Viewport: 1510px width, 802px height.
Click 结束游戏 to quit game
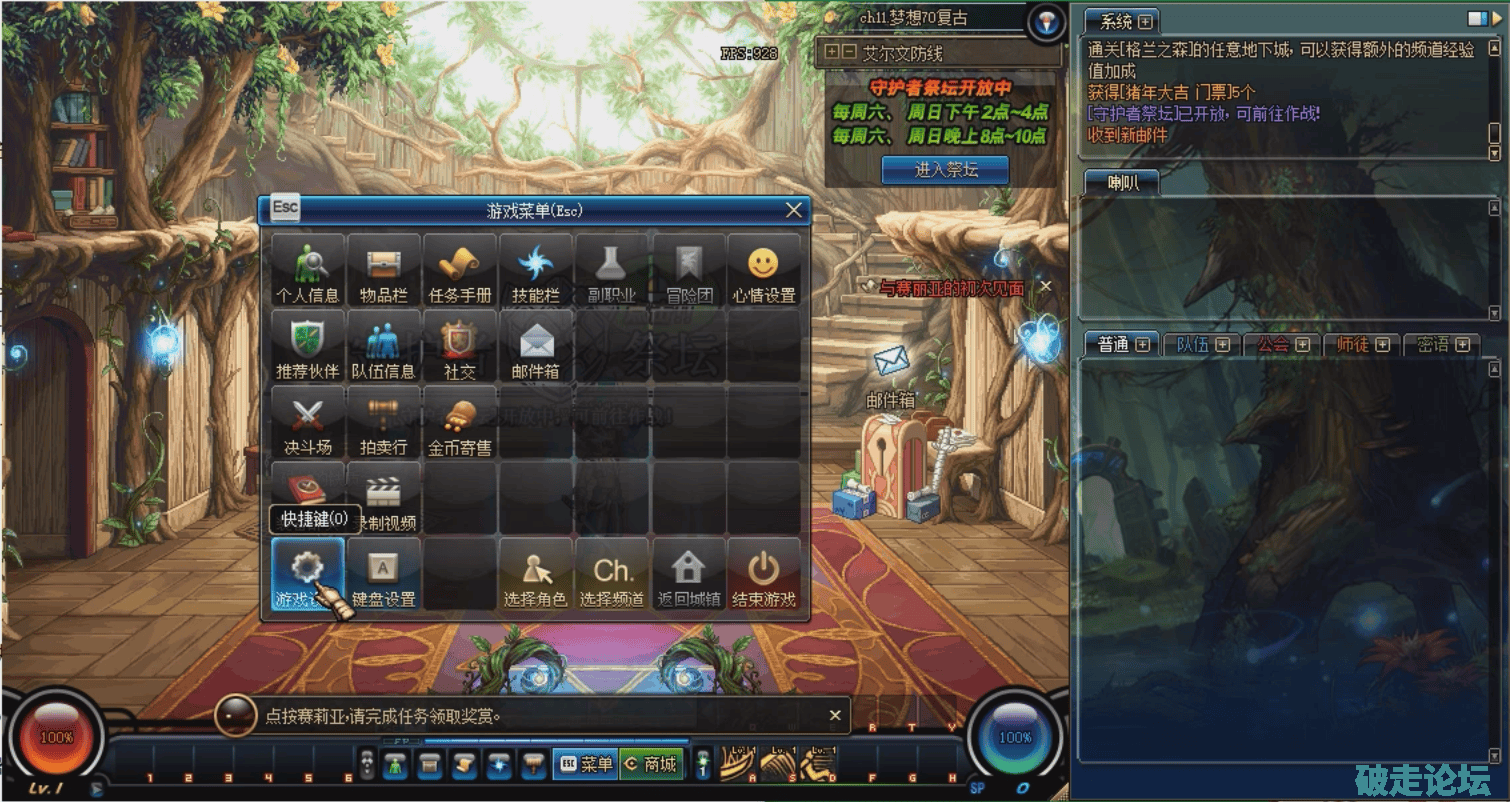pos(764,575)
